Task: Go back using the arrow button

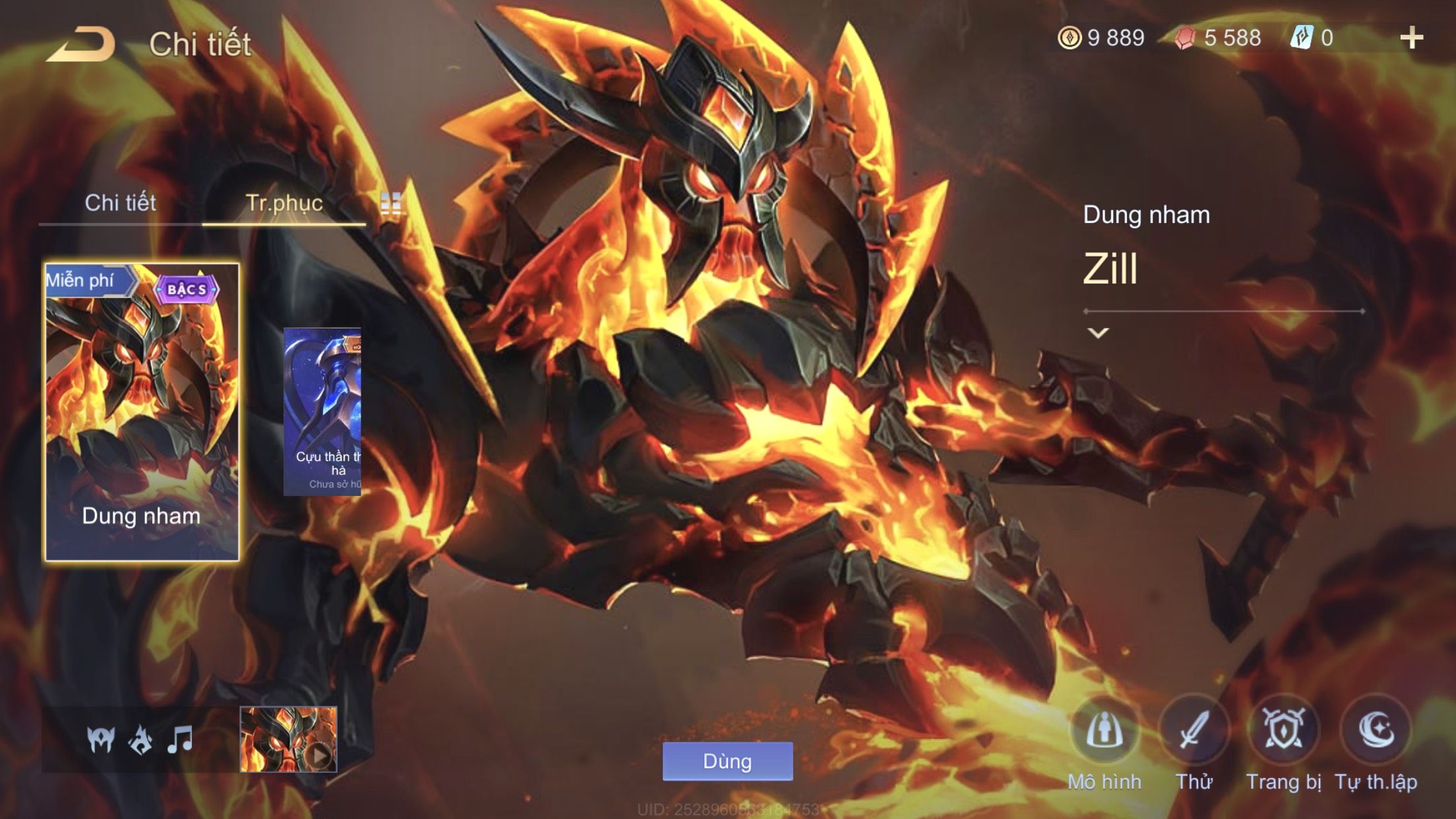Action: point(82,45)
